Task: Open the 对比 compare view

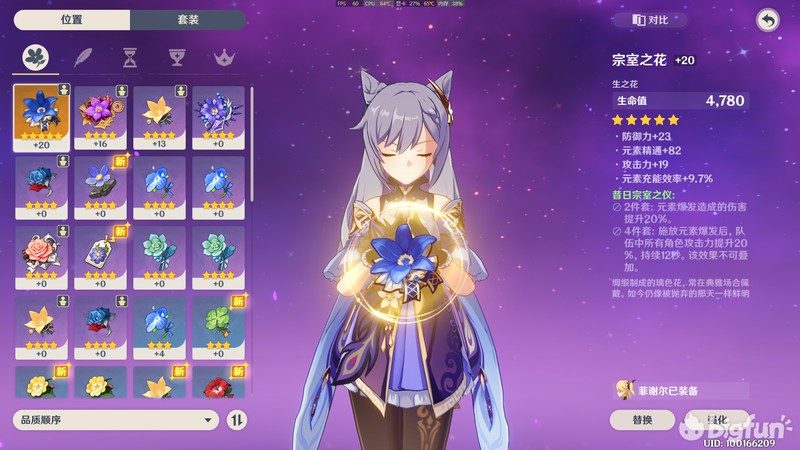Action: pyautogui.click(x=653, y=19)
